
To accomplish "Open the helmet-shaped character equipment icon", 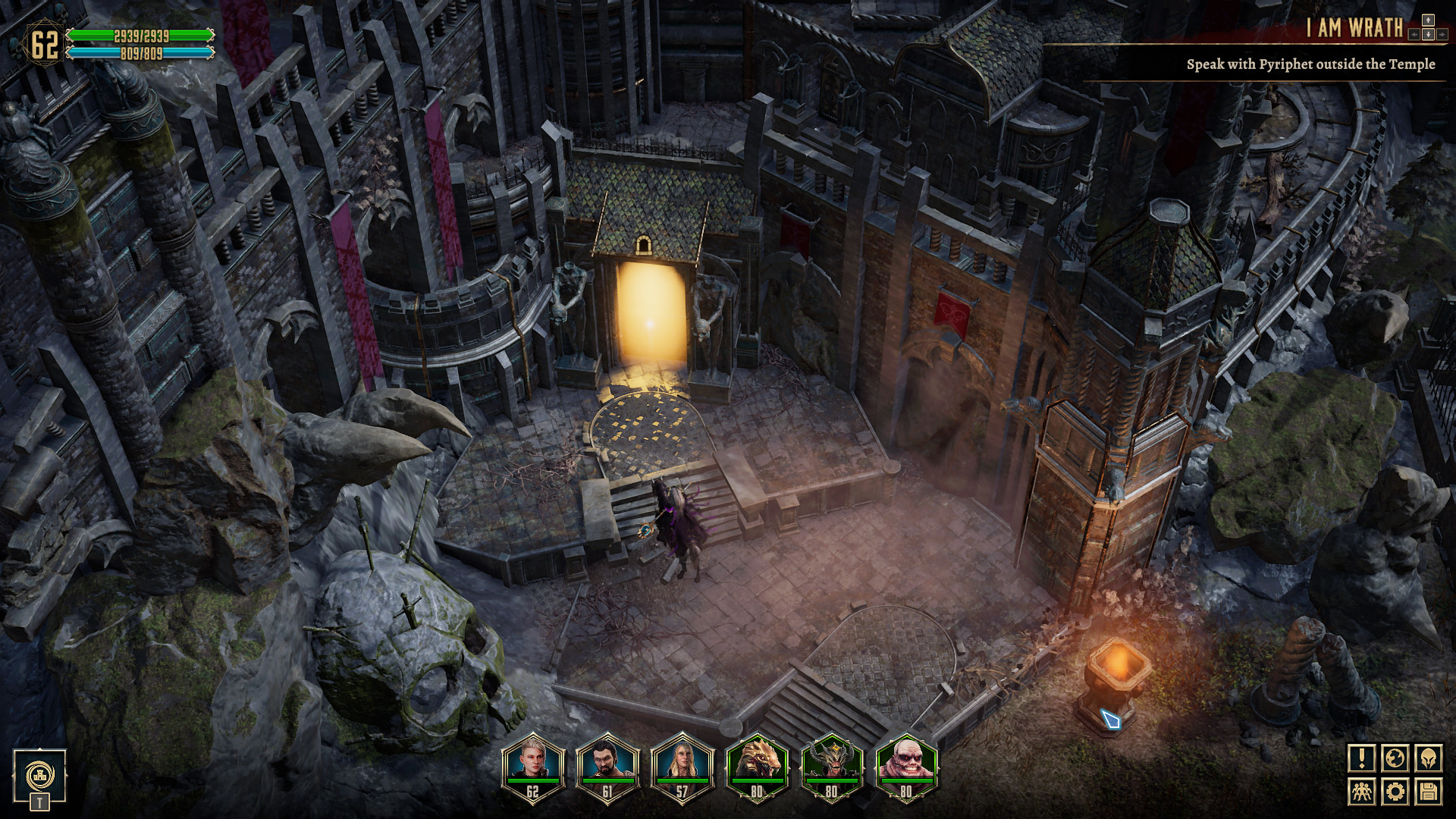I will 1428,758.
